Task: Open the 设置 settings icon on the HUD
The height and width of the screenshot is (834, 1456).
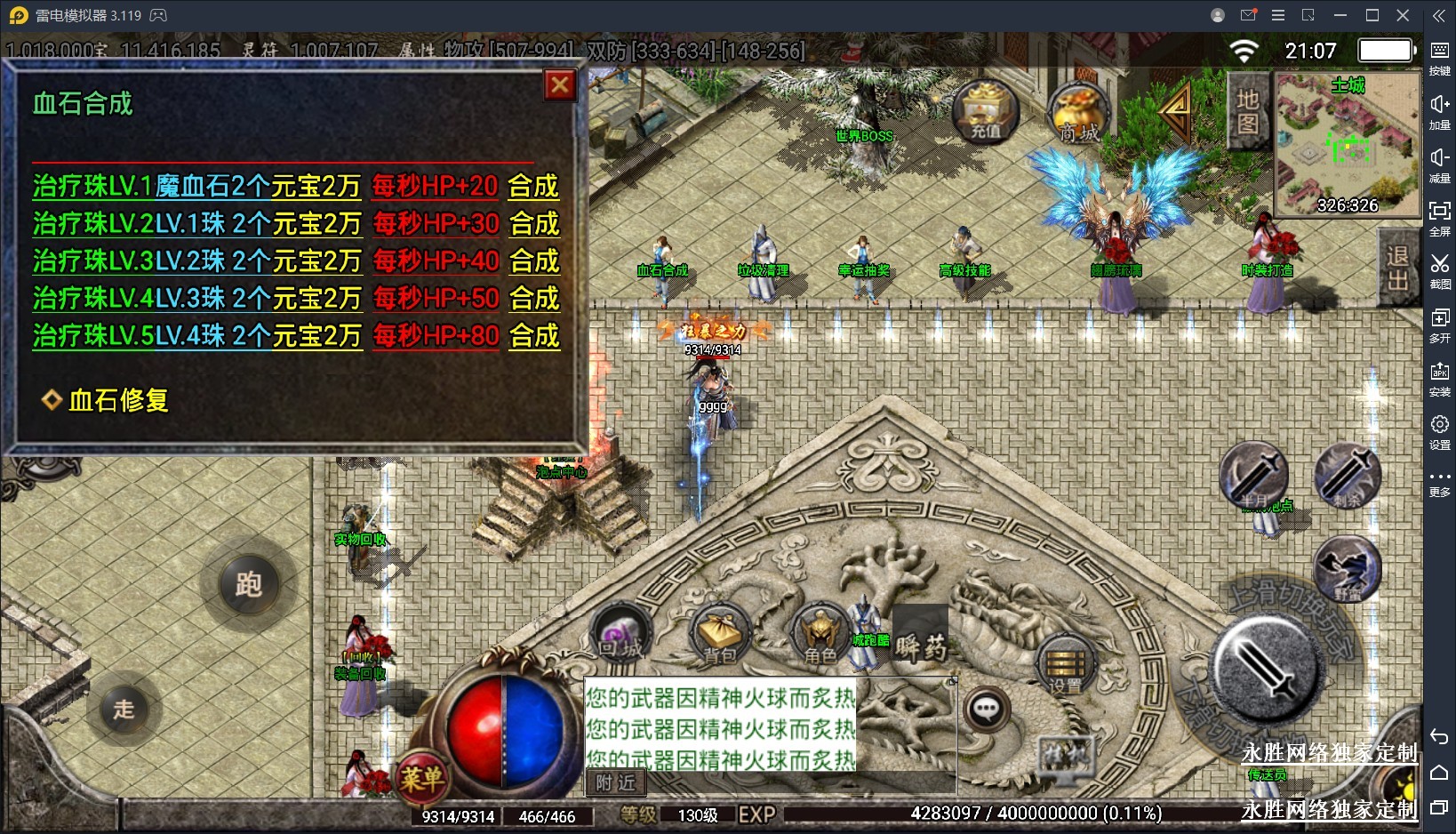Action: pos(1065,667)
